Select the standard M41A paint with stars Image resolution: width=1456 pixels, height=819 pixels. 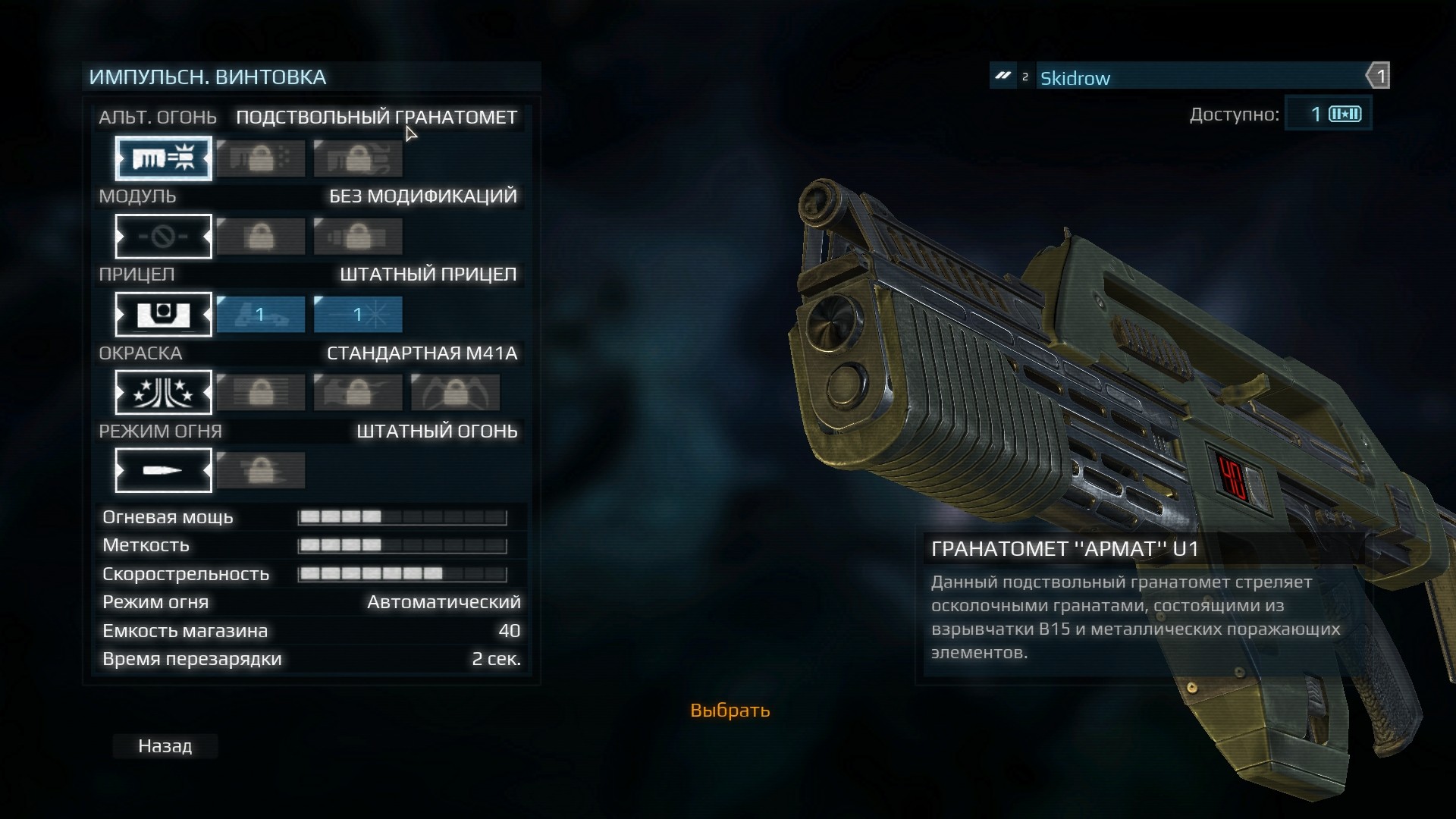tap(163, 393)
